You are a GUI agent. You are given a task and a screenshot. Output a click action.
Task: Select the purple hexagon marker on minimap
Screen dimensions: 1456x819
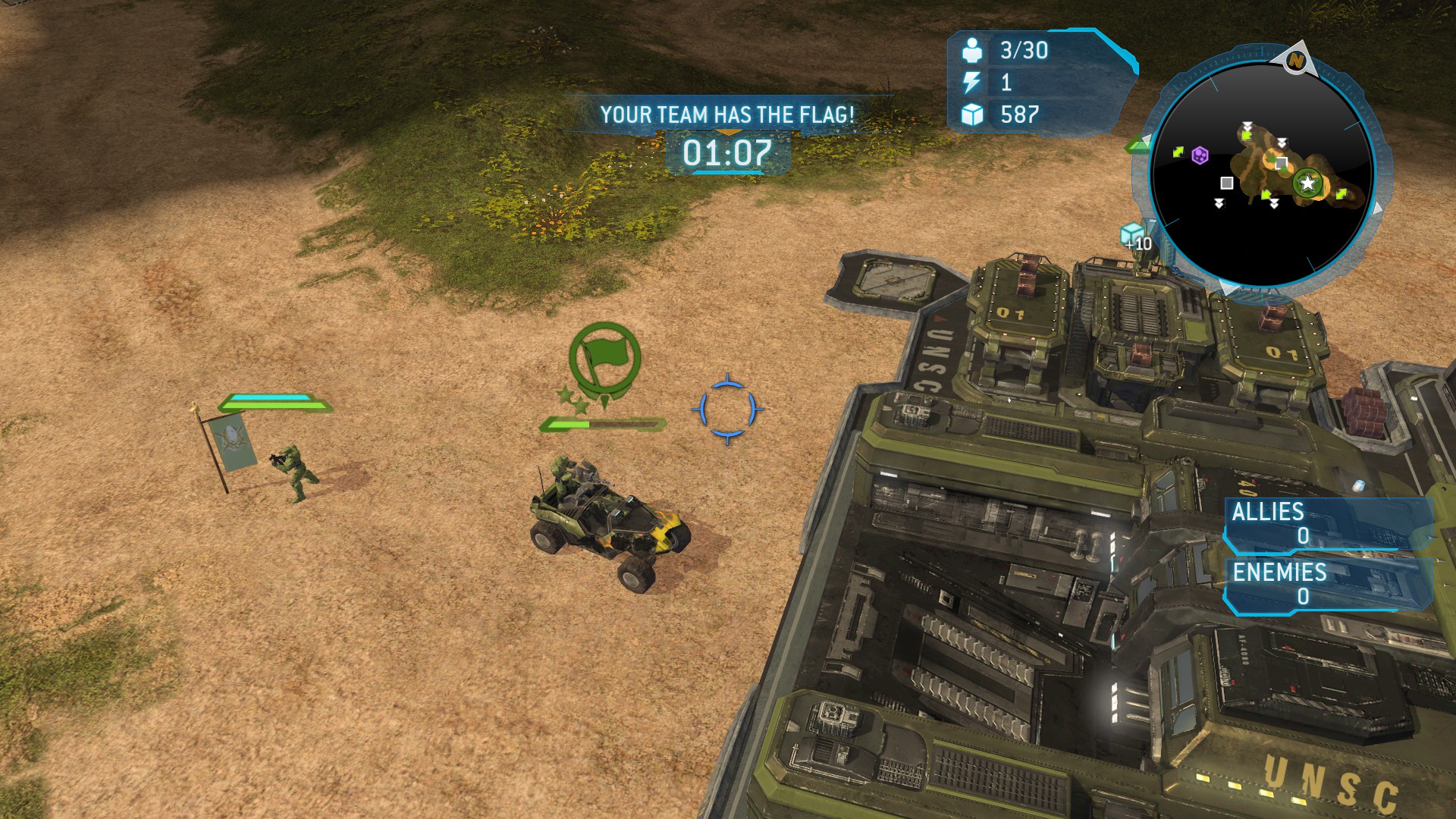tap(1200, 155)
